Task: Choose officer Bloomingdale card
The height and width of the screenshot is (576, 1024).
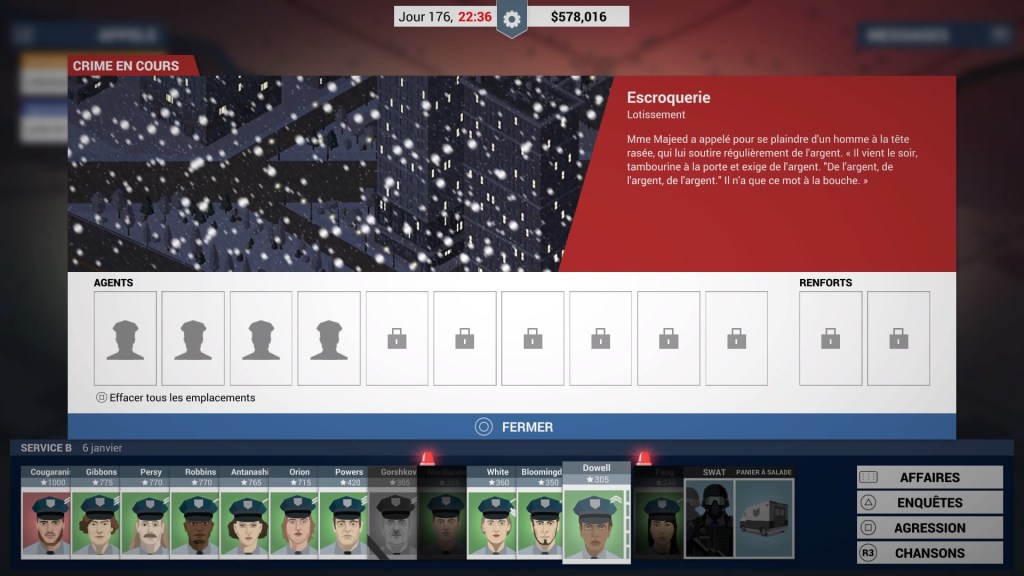Action: 543,511
